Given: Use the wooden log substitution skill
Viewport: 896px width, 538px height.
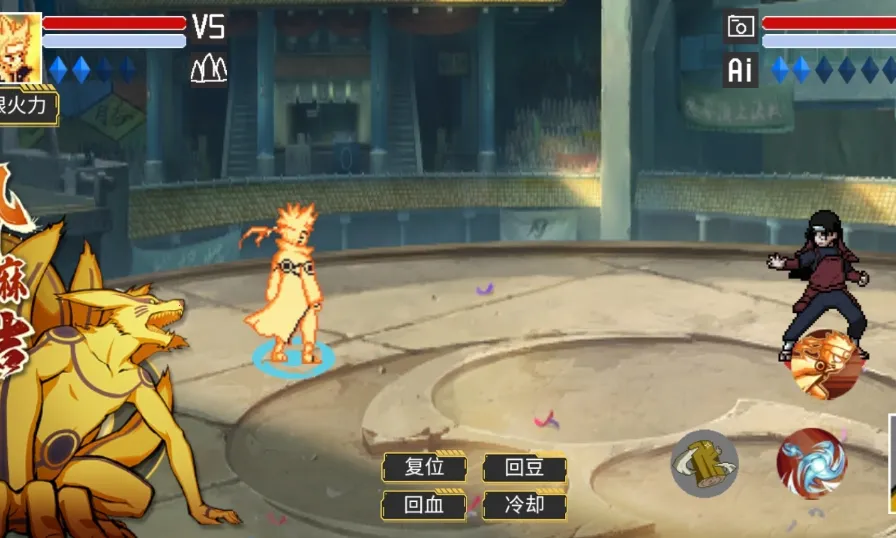Looking at the screenshot, I should [704, 463].
